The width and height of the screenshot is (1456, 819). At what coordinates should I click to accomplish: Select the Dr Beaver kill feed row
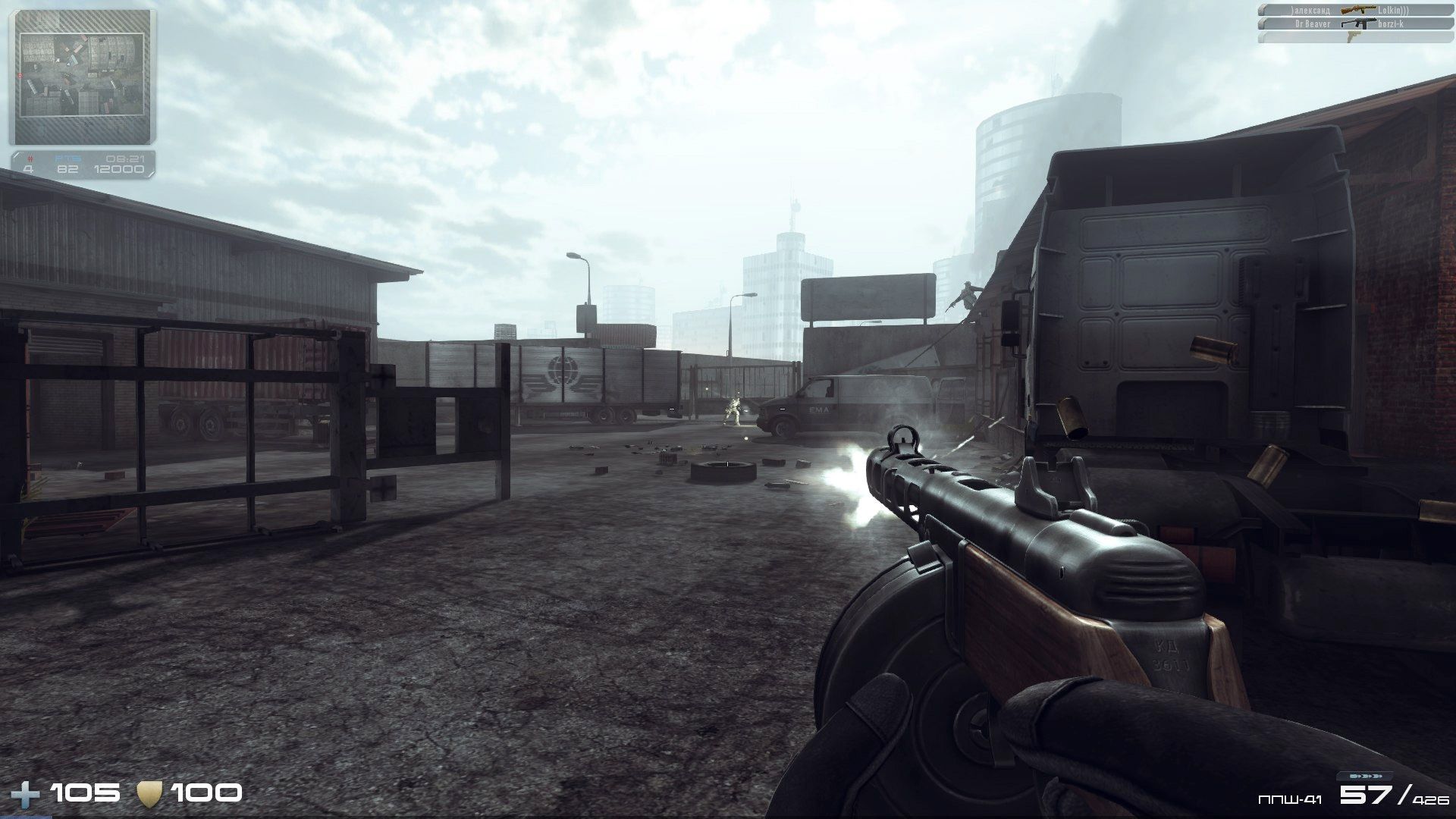pos(1354,24)
